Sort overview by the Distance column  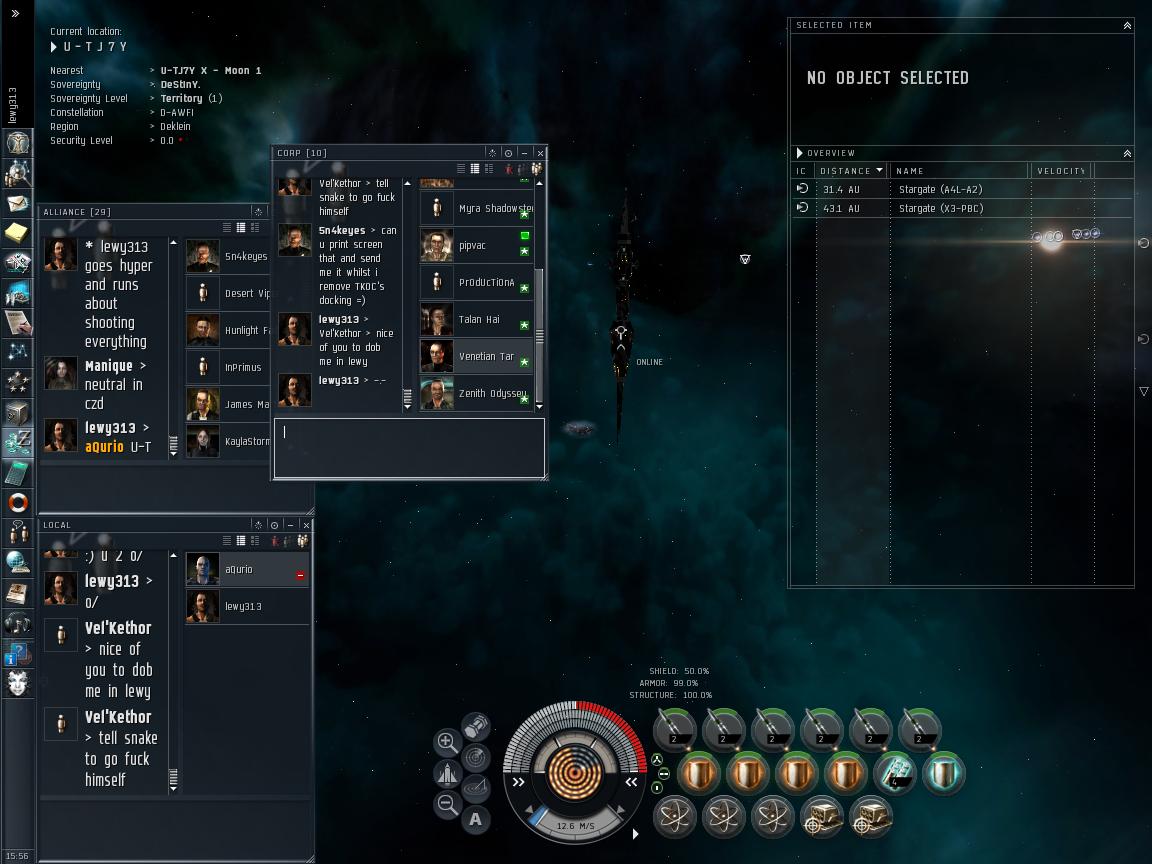pos(850,171)
